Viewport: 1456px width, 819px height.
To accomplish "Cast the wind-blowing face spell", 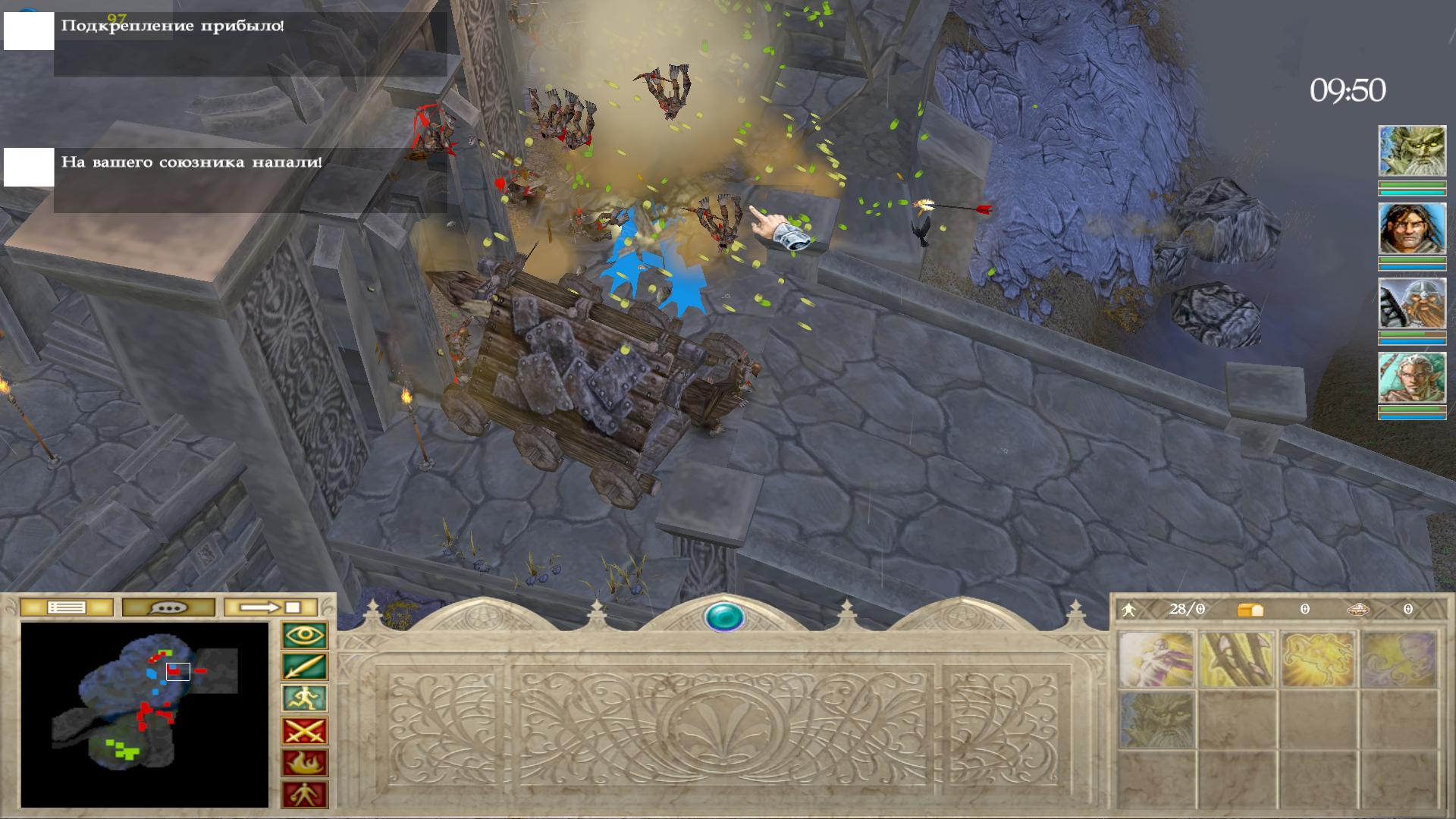I will tap(1399, 659).
